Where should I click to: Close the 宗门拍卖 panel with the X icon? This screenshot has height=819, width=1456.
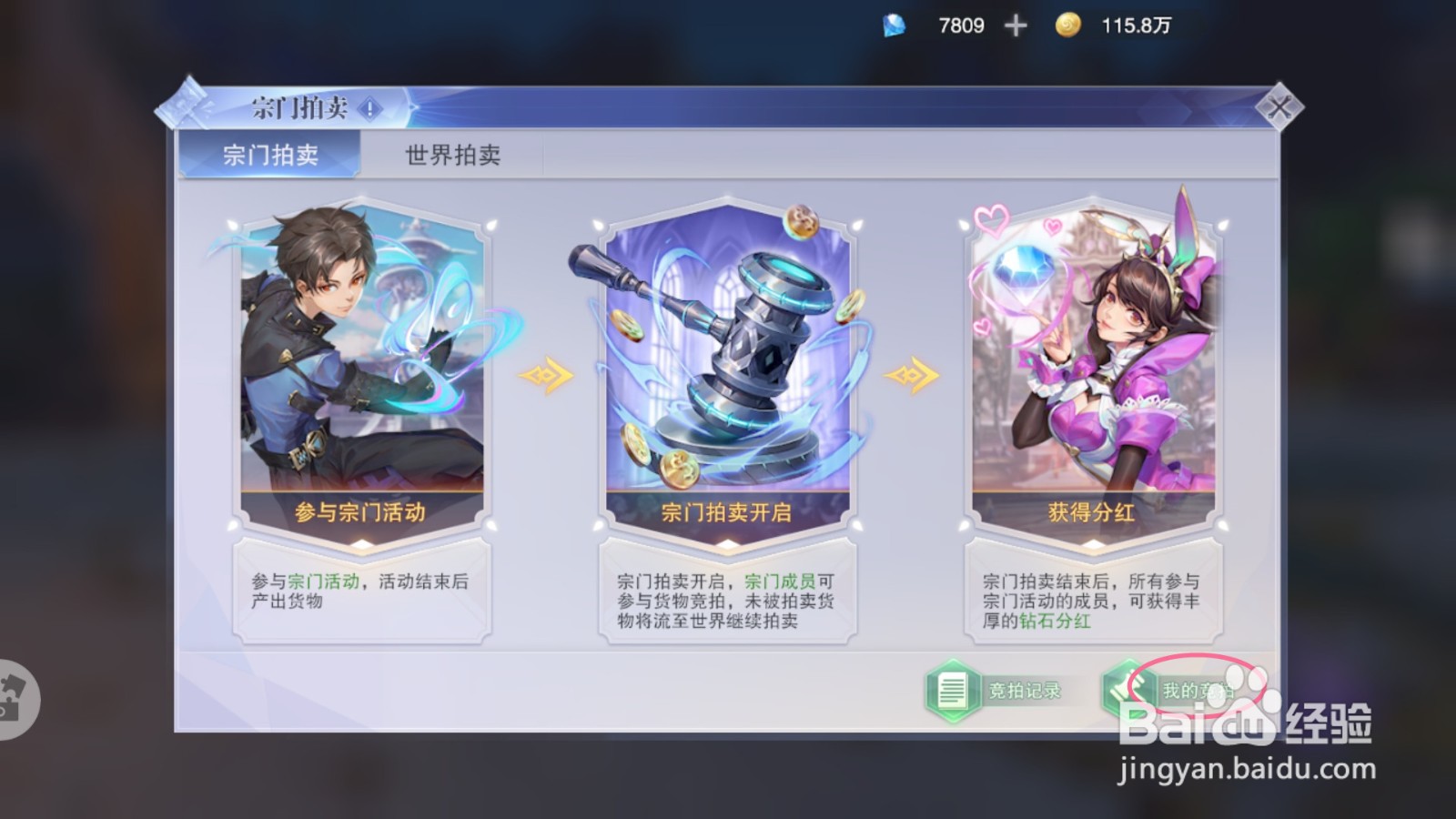(1280, 106)
